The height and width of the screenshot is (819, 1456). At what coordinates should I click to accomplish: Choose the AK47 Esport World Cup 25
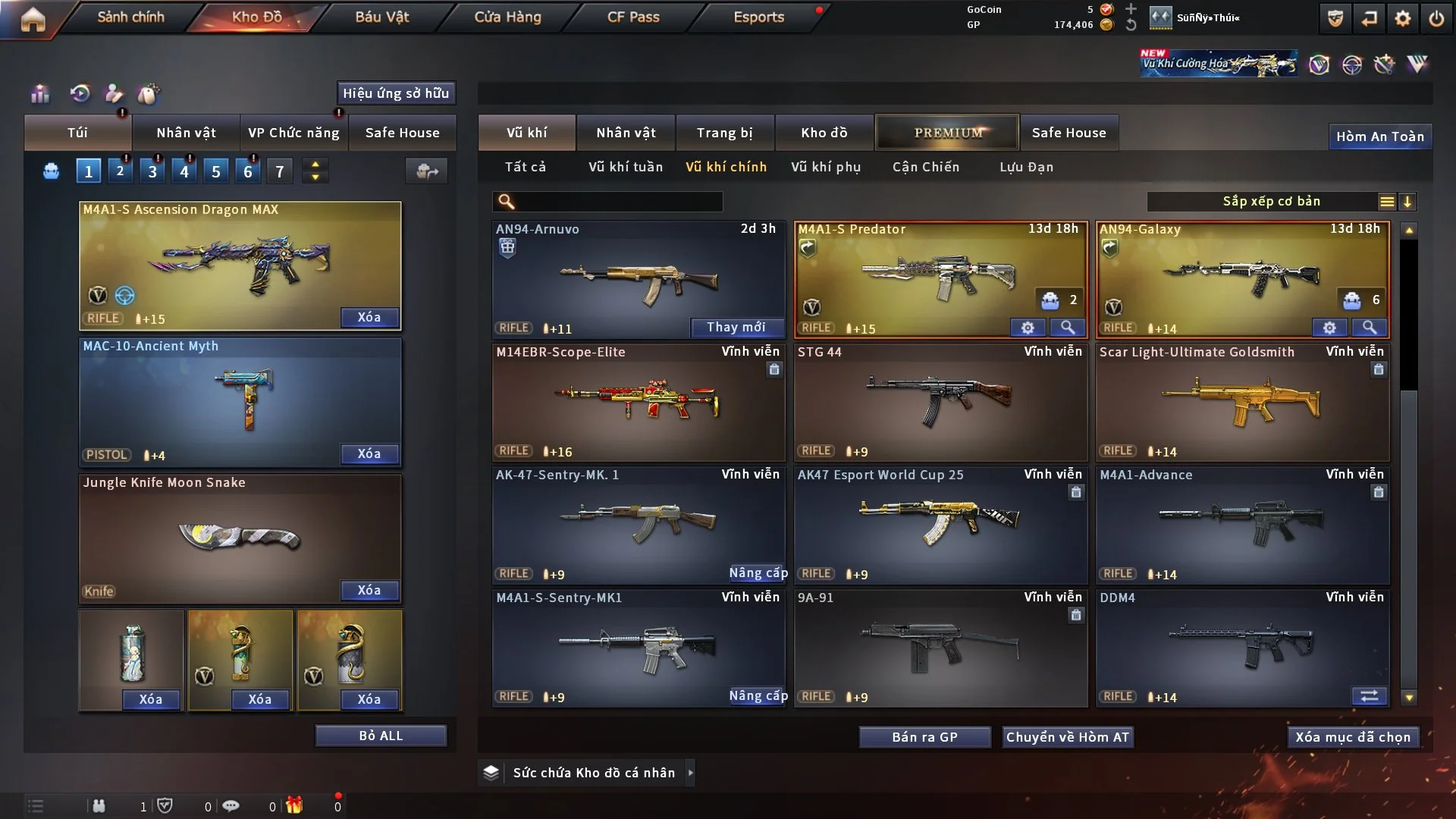pos(940,525)
